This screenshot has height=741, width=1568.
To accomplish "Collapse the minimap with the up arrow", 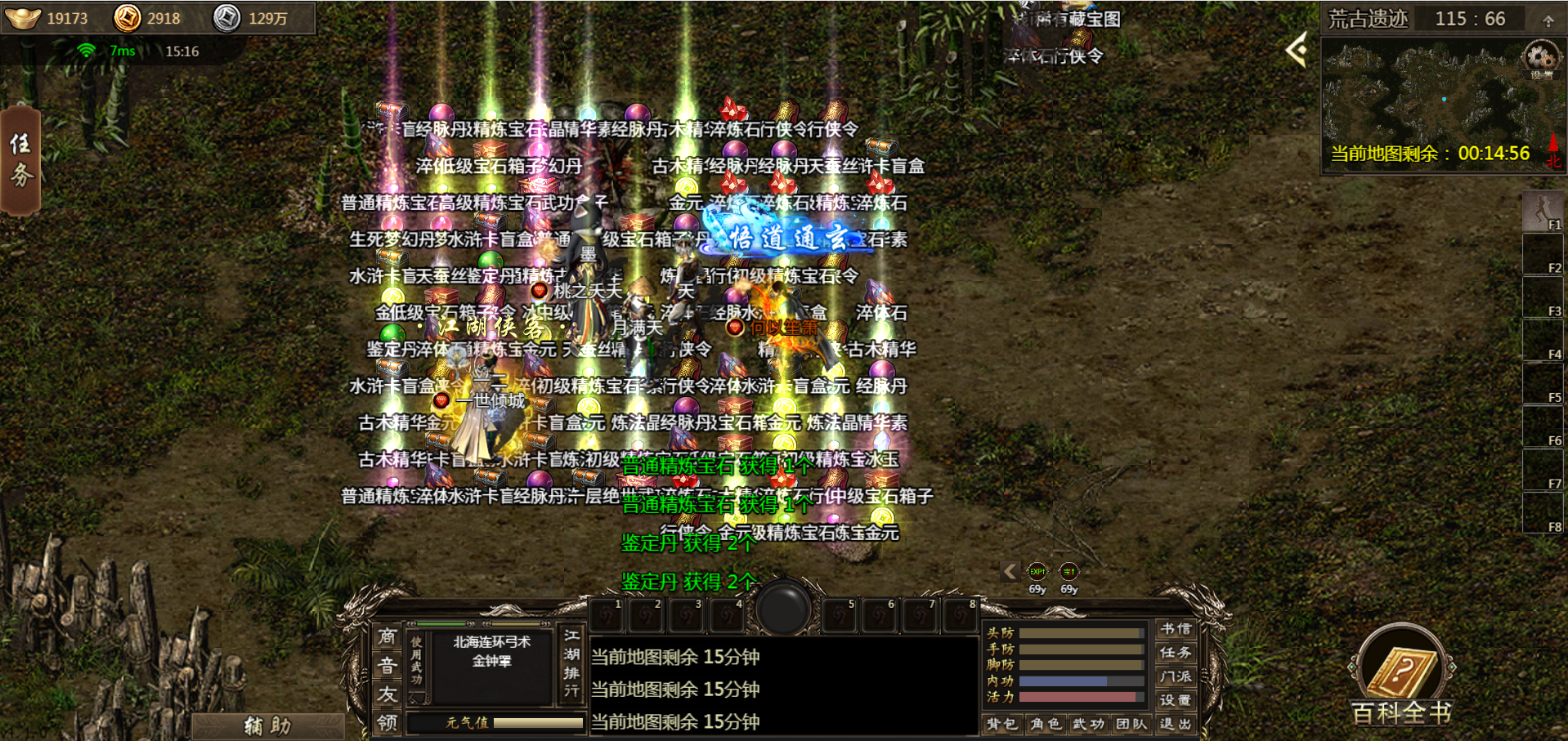I will coord(1548,20).
